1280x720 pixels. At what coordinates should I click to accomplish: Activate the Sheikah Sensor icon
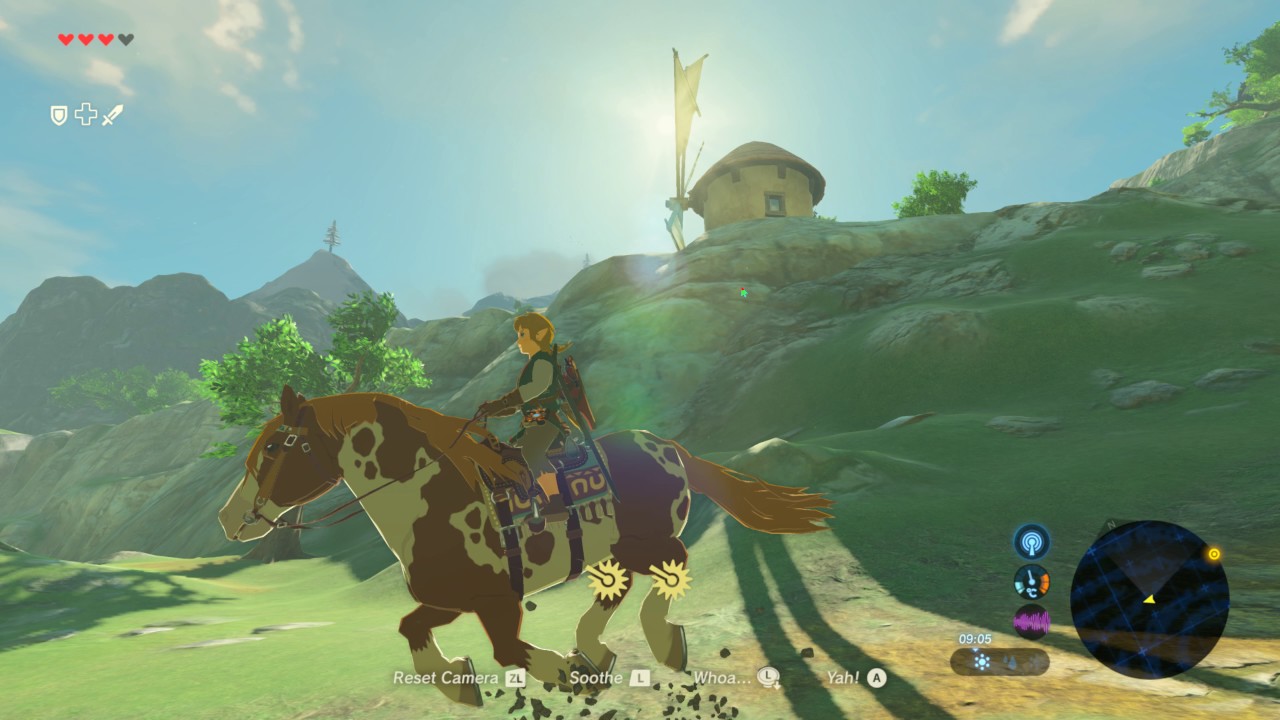click(x=1031, y=541)
